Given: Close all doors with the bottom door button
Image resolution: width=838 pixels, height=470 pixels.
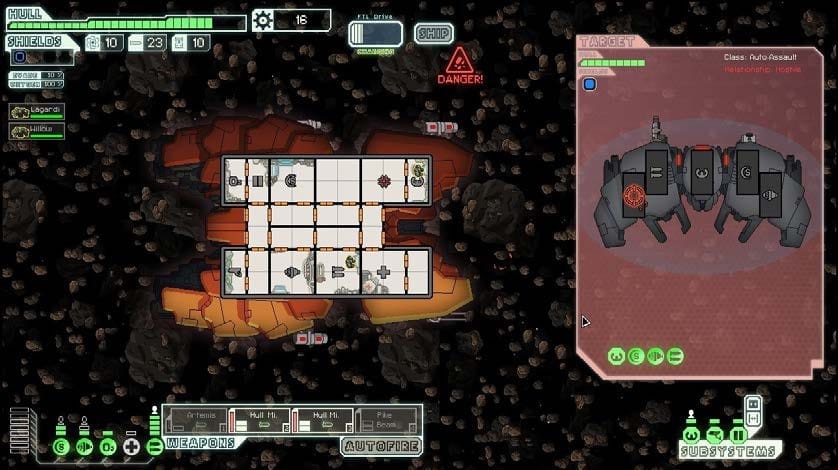Looking at the screenshot, I should coord(754,417).
